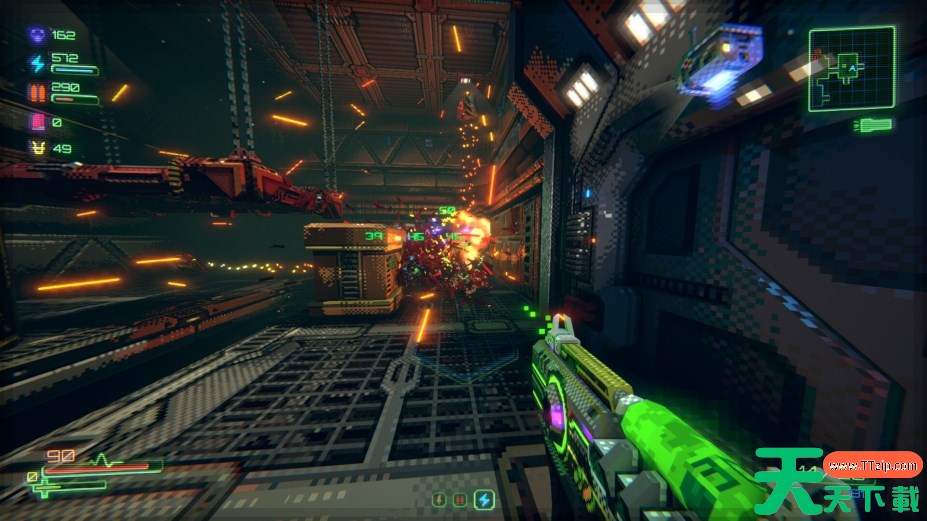
Task: Click the green keycard indicator under the minimap
Action: pos(874,125)
